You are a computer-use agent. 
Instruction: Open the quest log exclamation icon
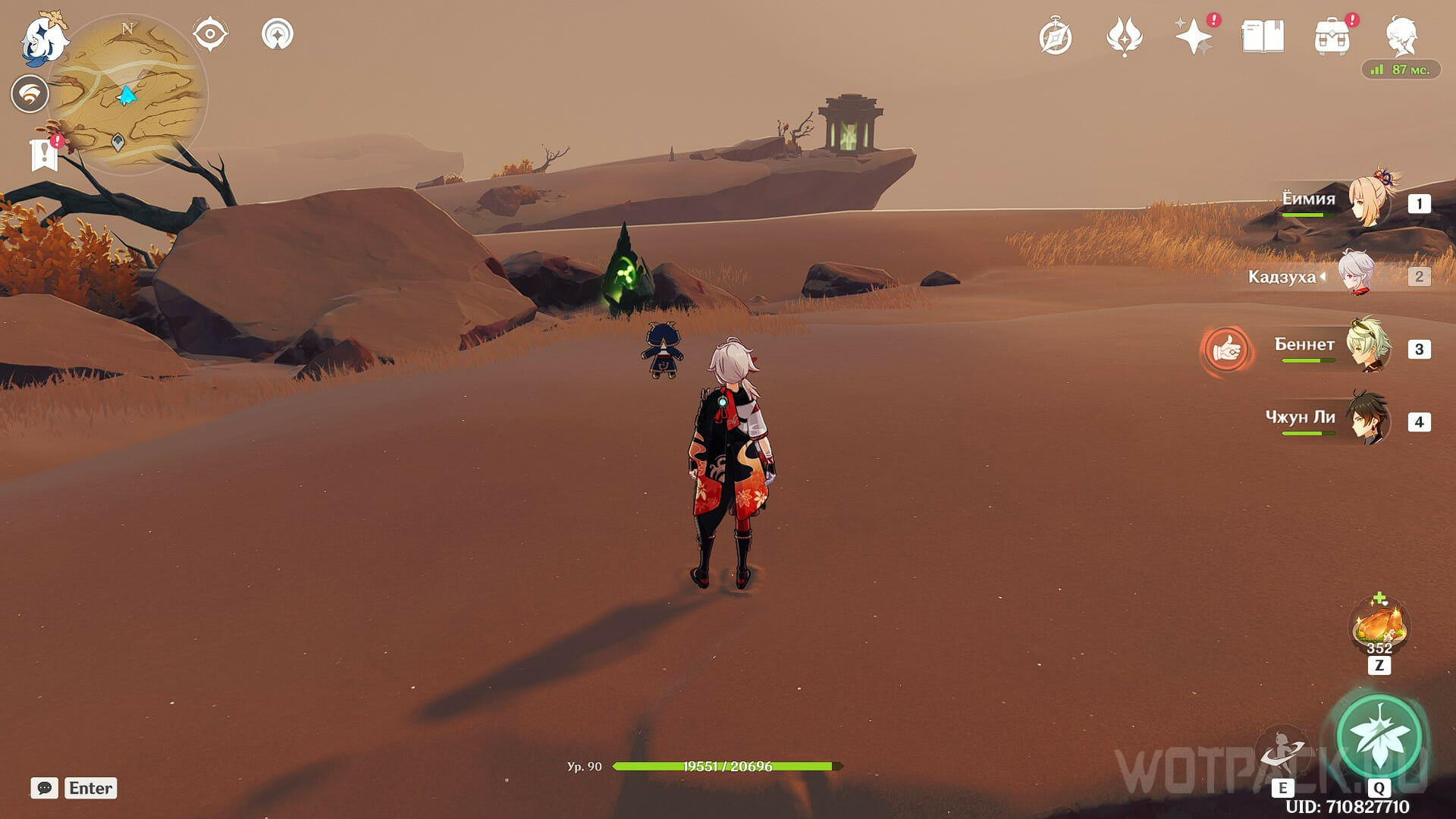tap(45, 154)
